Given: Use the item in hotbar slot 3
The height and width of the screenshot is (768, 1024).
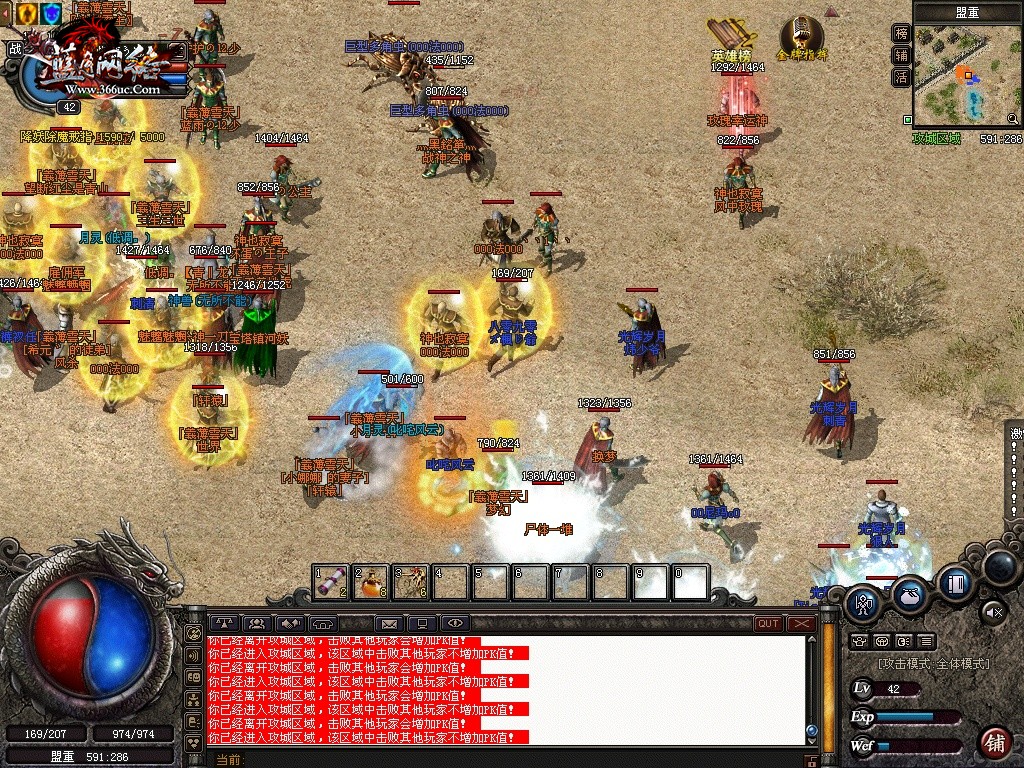Looking at the screenshot, I should coord(411,582).
